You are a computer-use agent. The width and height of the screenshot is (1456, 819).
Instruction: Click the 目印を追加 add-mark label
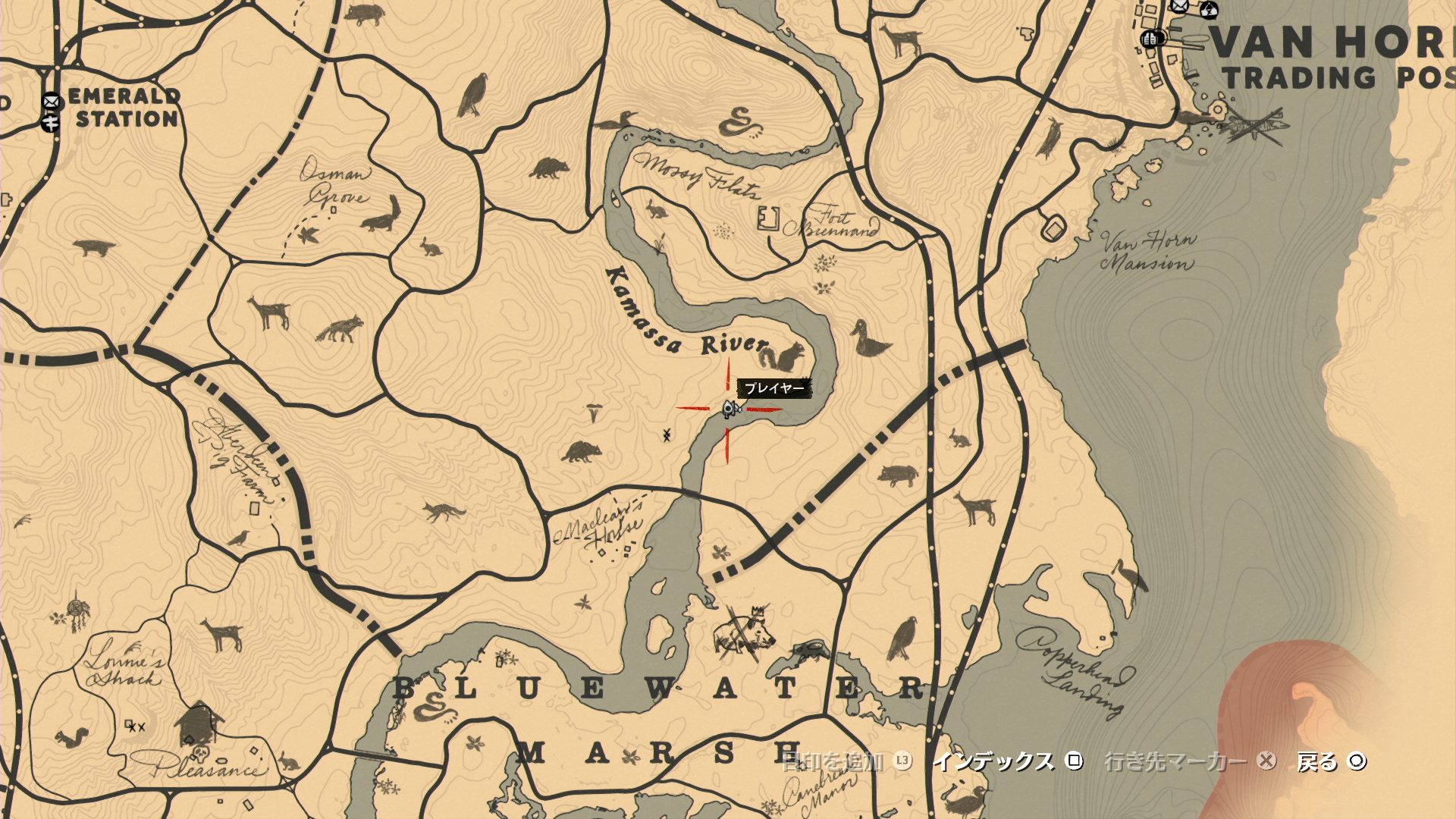coord(833,761)
